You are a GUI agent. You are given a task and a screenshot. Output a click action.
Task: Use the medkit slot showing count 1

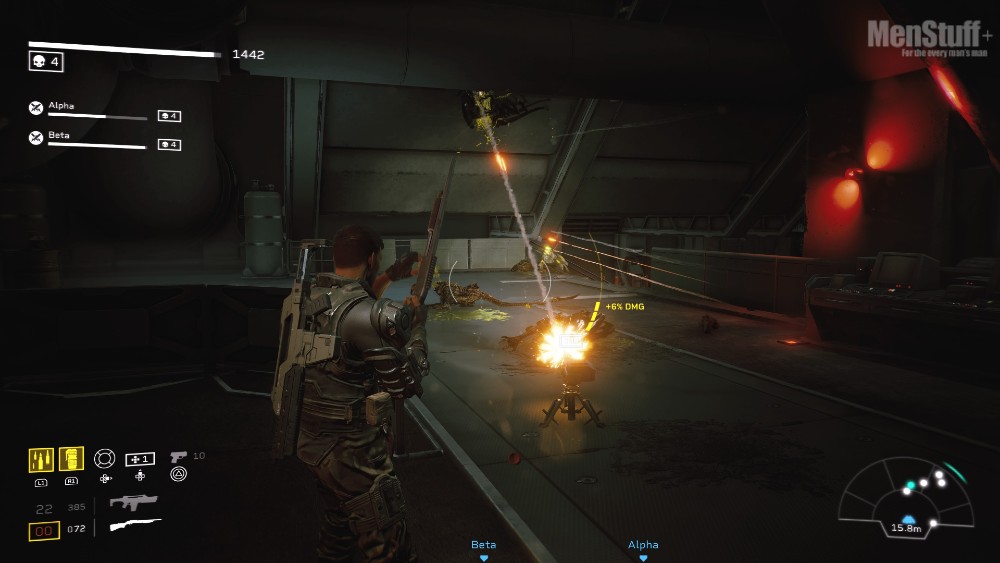(x=139, y=459)
